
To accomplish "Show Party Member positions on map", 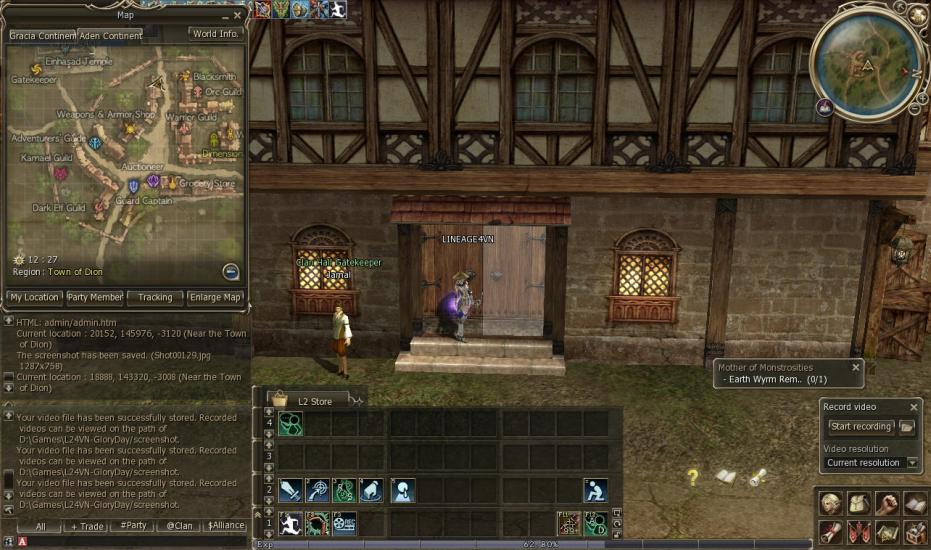I will [x=95, y=297].
